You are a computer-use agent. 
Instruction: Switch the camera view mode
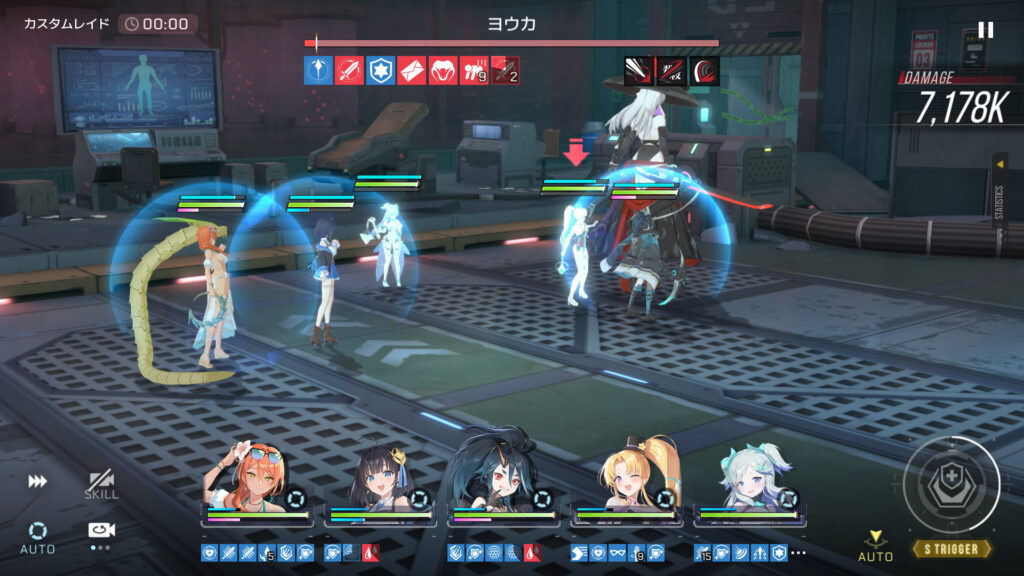(x=99, y=534)
